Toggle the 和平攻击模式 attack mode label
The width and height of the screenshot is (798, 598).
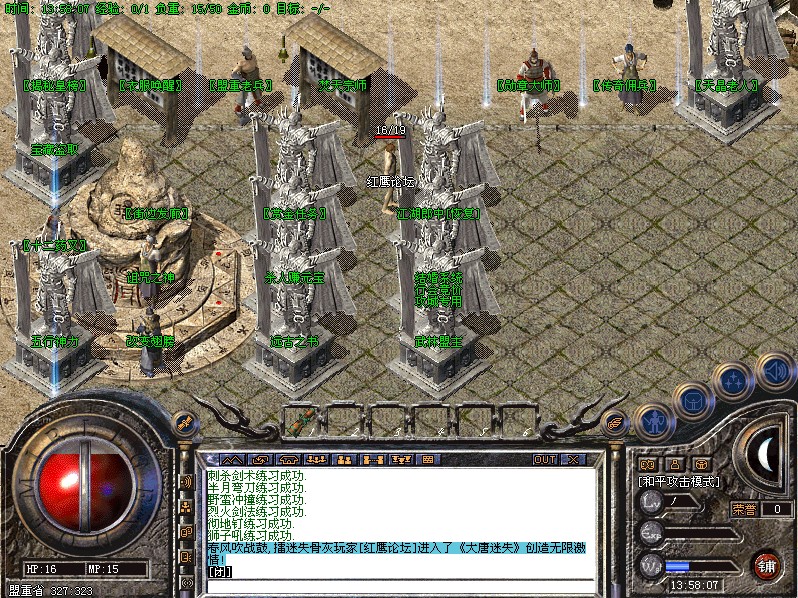(x=680, y=481)
